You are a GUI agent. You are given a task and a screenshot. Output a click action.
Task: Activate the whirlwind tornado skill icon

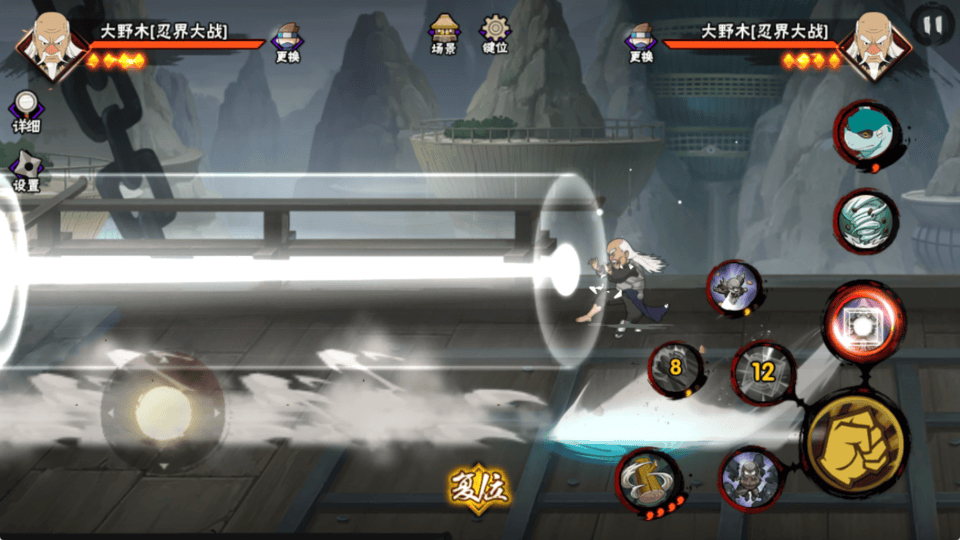coord(866,221)
